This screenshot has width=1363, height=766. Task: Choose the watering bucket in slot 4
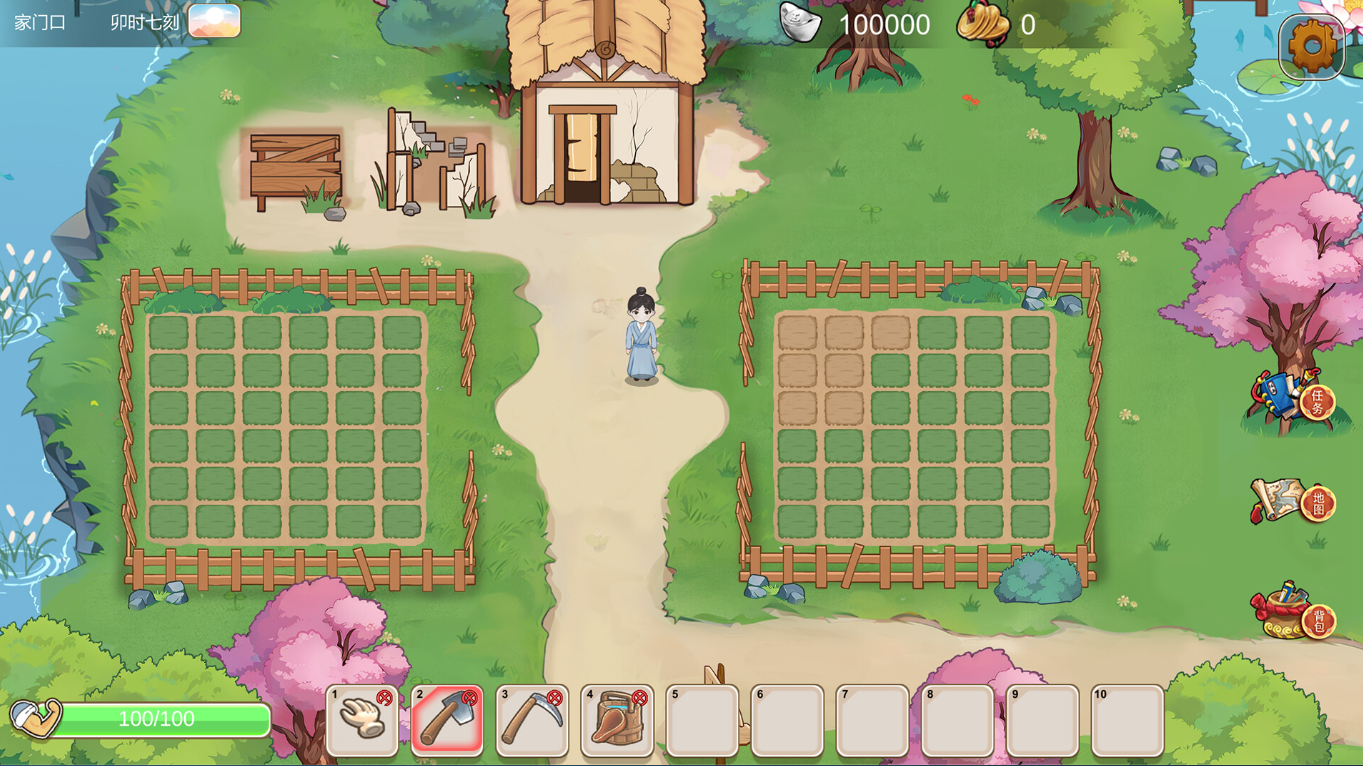coord(617,720)
